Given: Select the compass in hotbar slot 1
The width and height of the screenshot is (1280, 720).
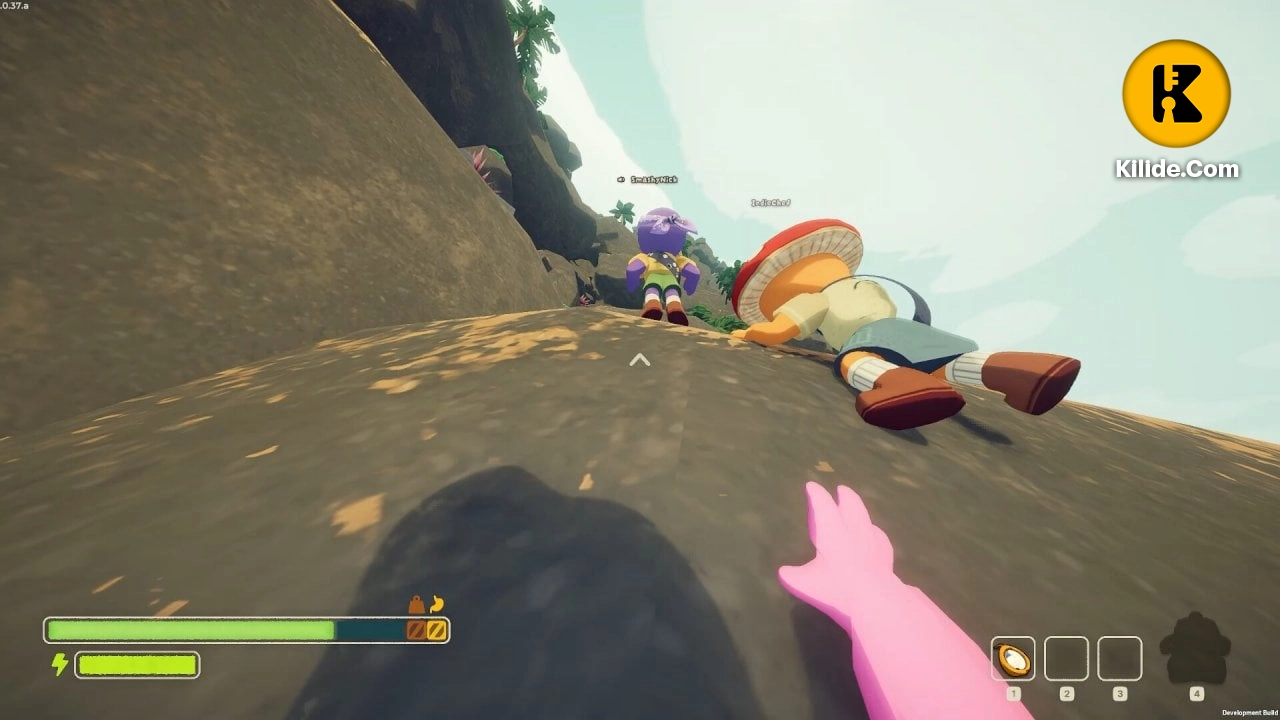Looking at the screenshot, I should click(1013, 659).
